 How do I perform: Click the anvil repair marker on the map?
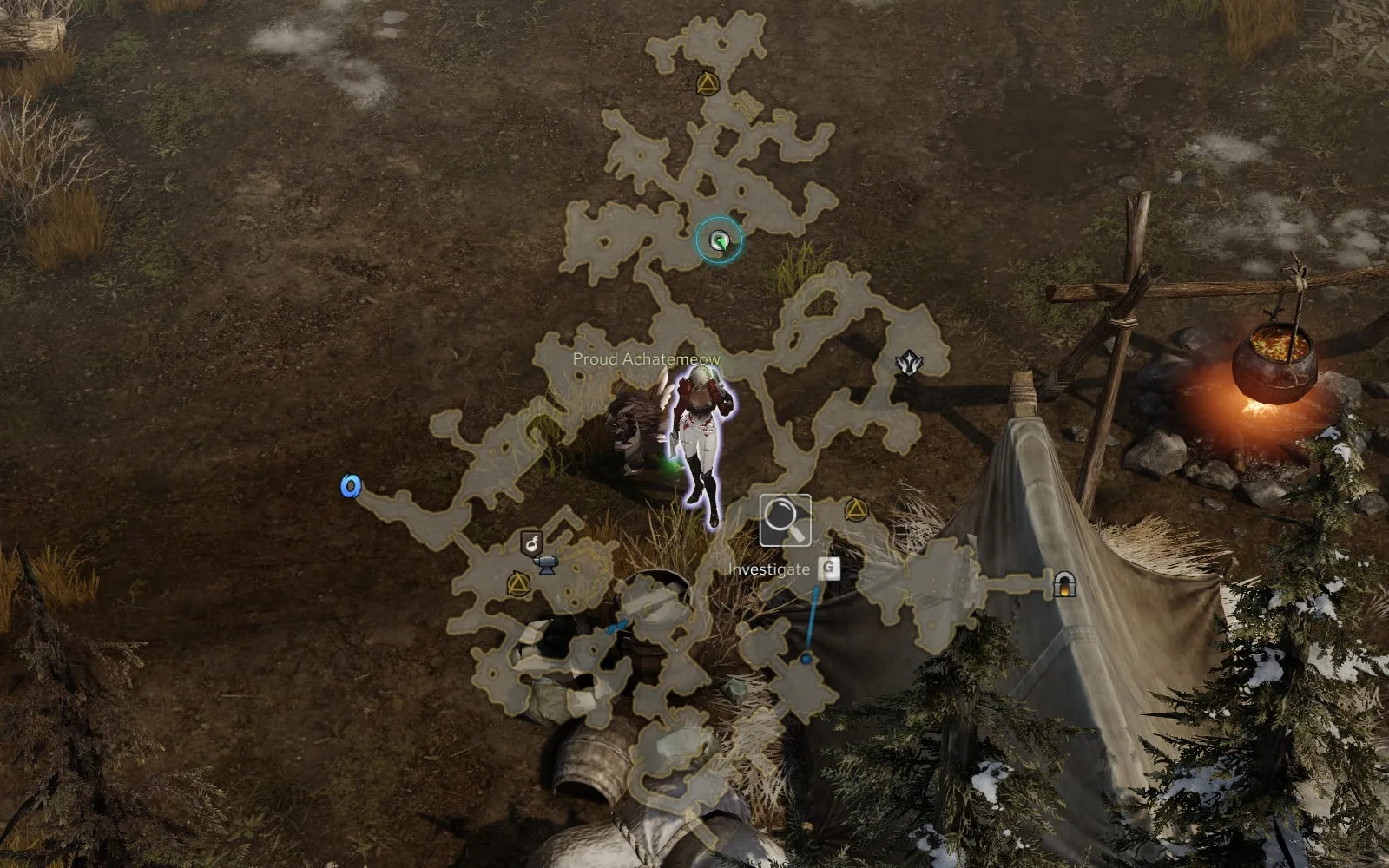coord(546,565)
